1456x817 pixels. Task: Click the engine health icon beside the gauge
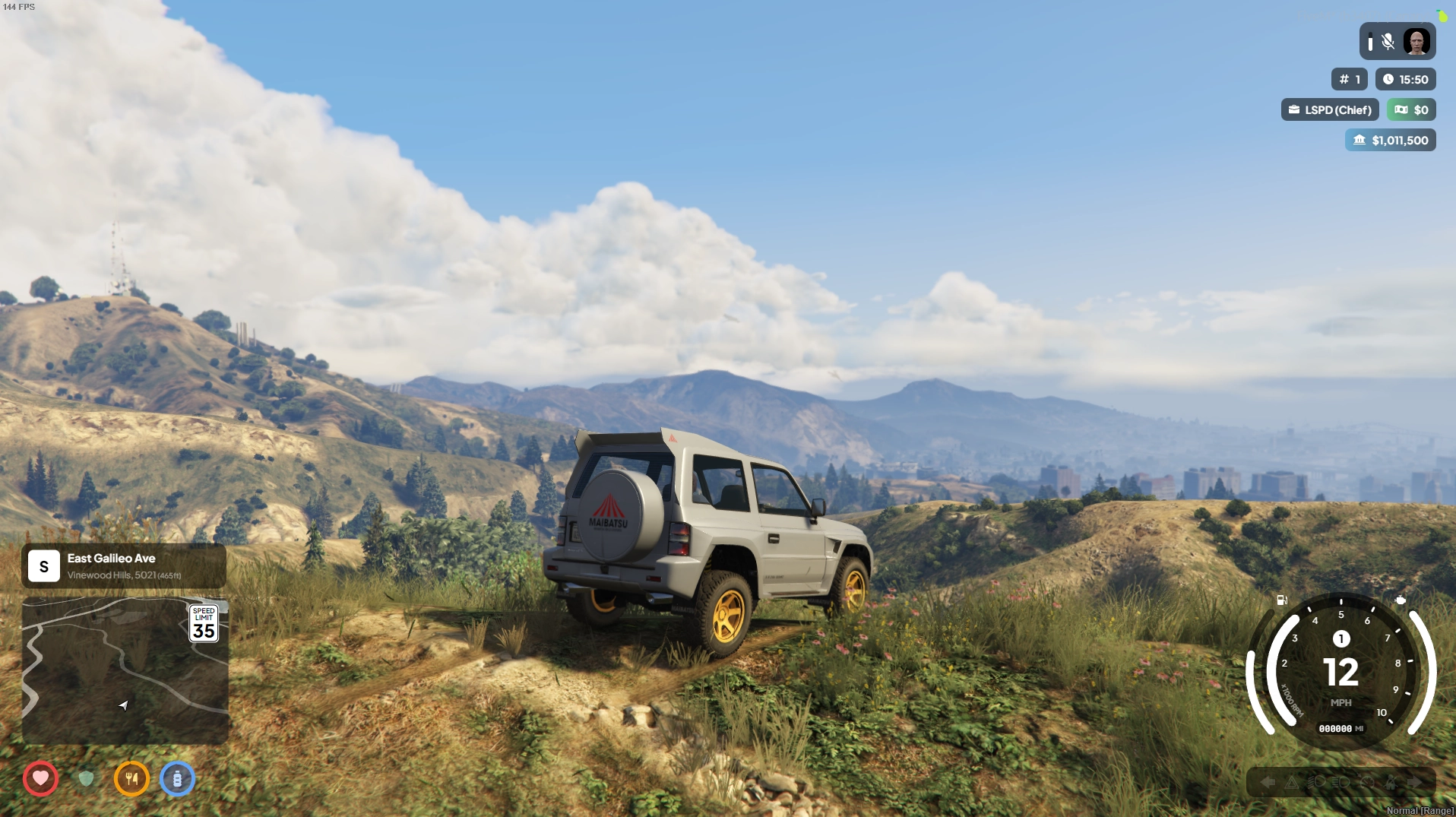tap(1401, 600)
